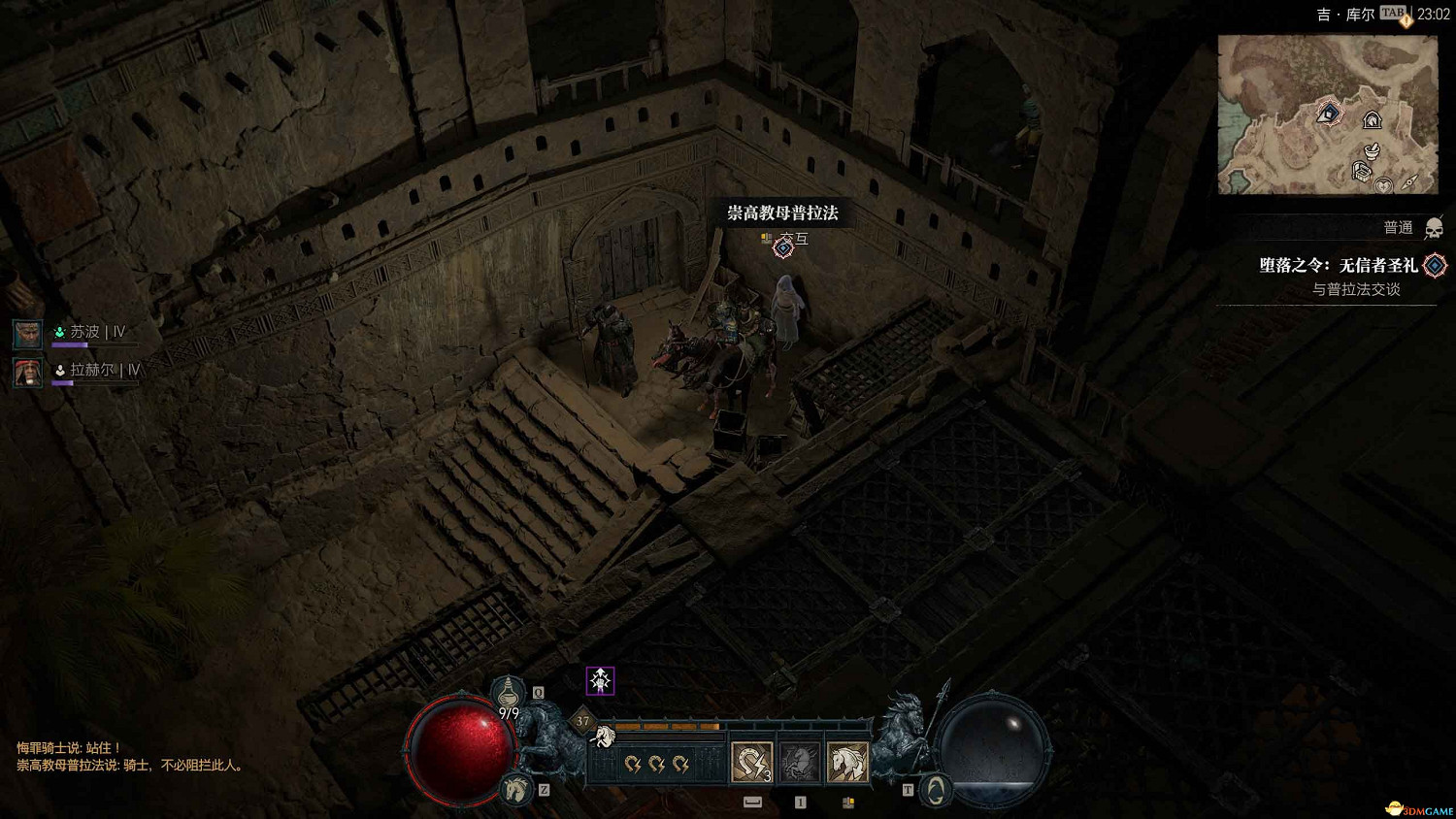Activate the greyed rearing horse skill
Image resolution: width=1456 pixels, height=819 pixels.
click(x=800, y=762)
